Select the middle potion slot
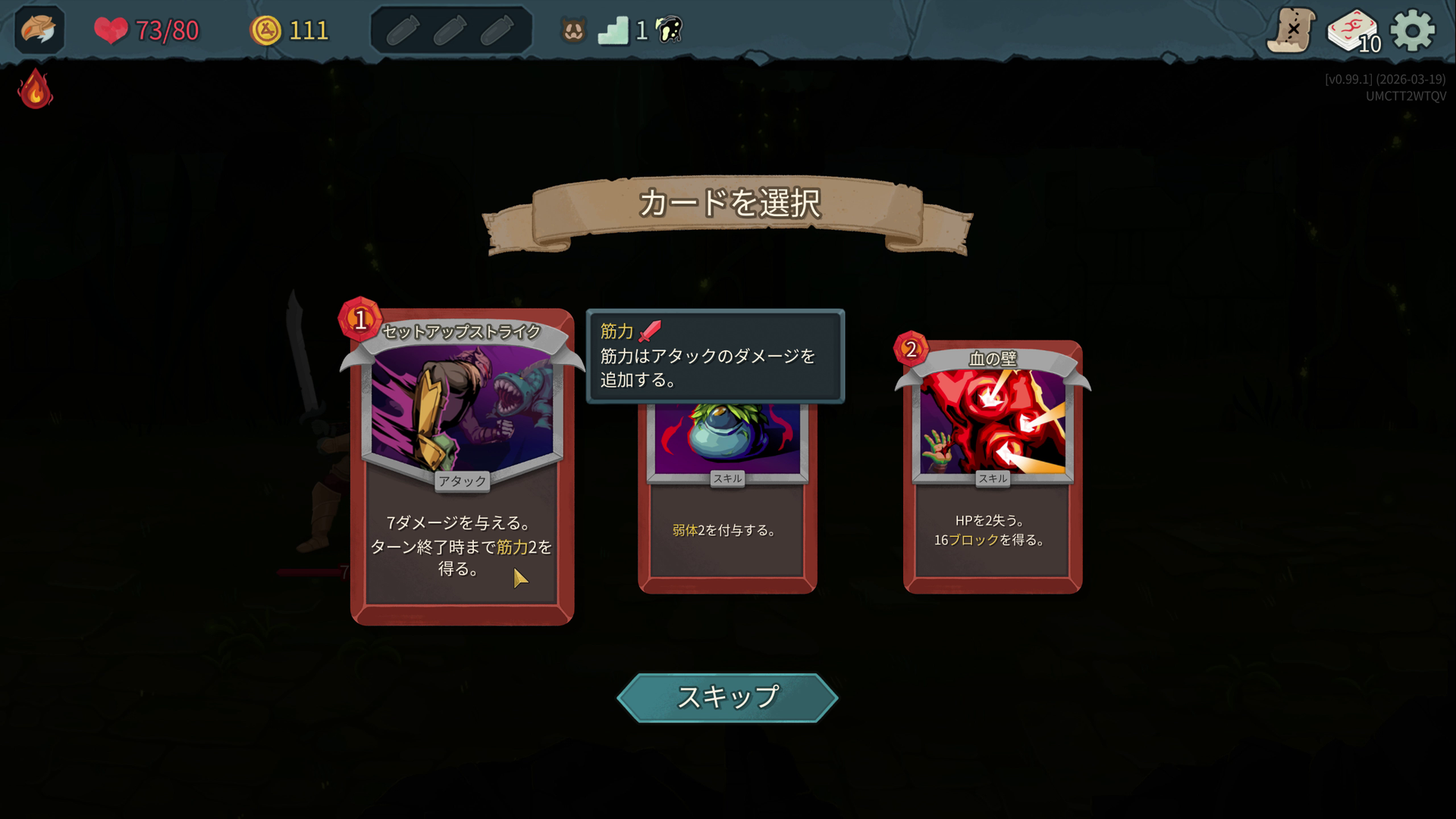 tap(450, 30)
